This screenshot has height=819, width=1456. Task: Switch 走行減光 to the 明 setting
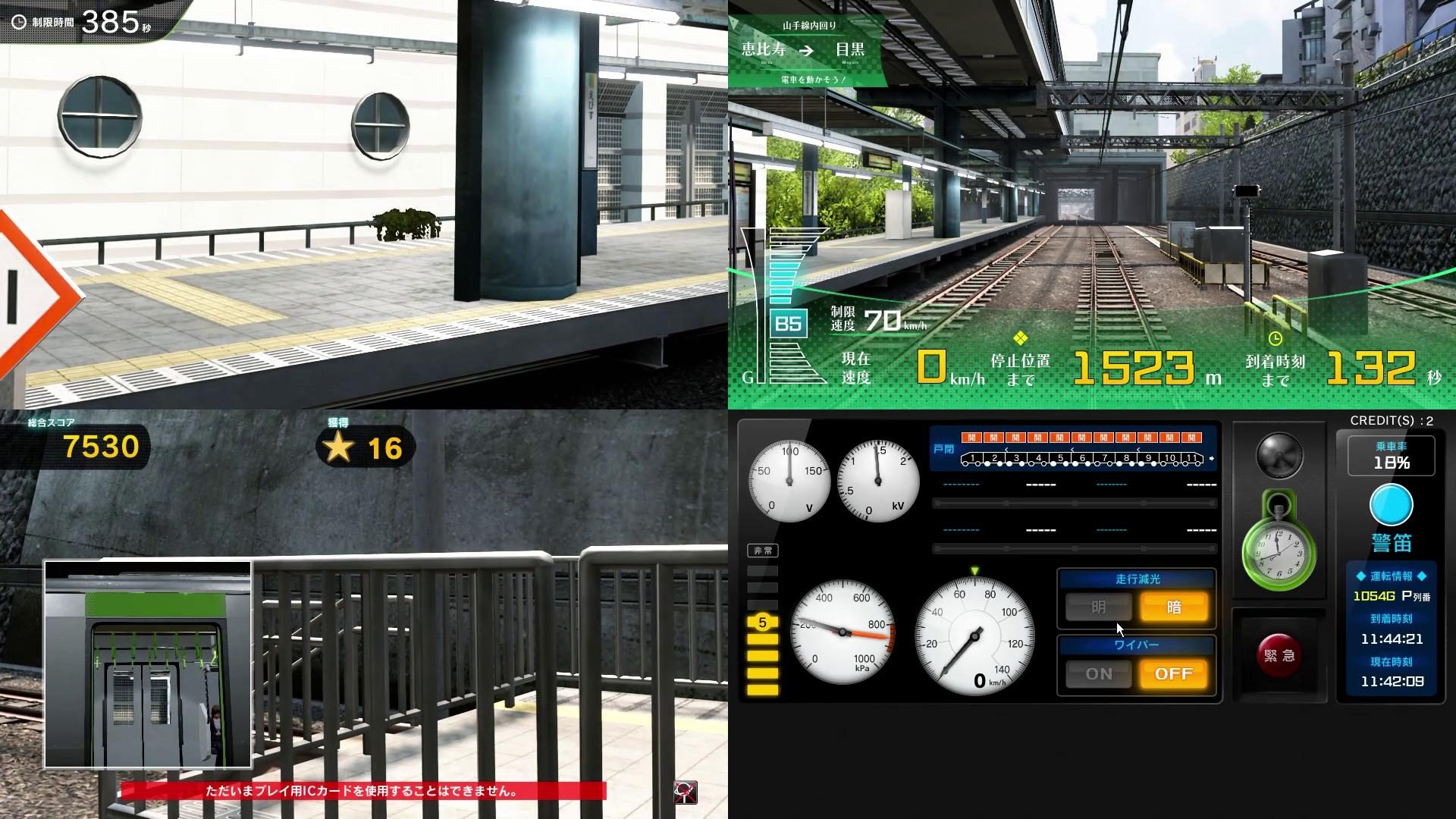(x=1097, y=607)
